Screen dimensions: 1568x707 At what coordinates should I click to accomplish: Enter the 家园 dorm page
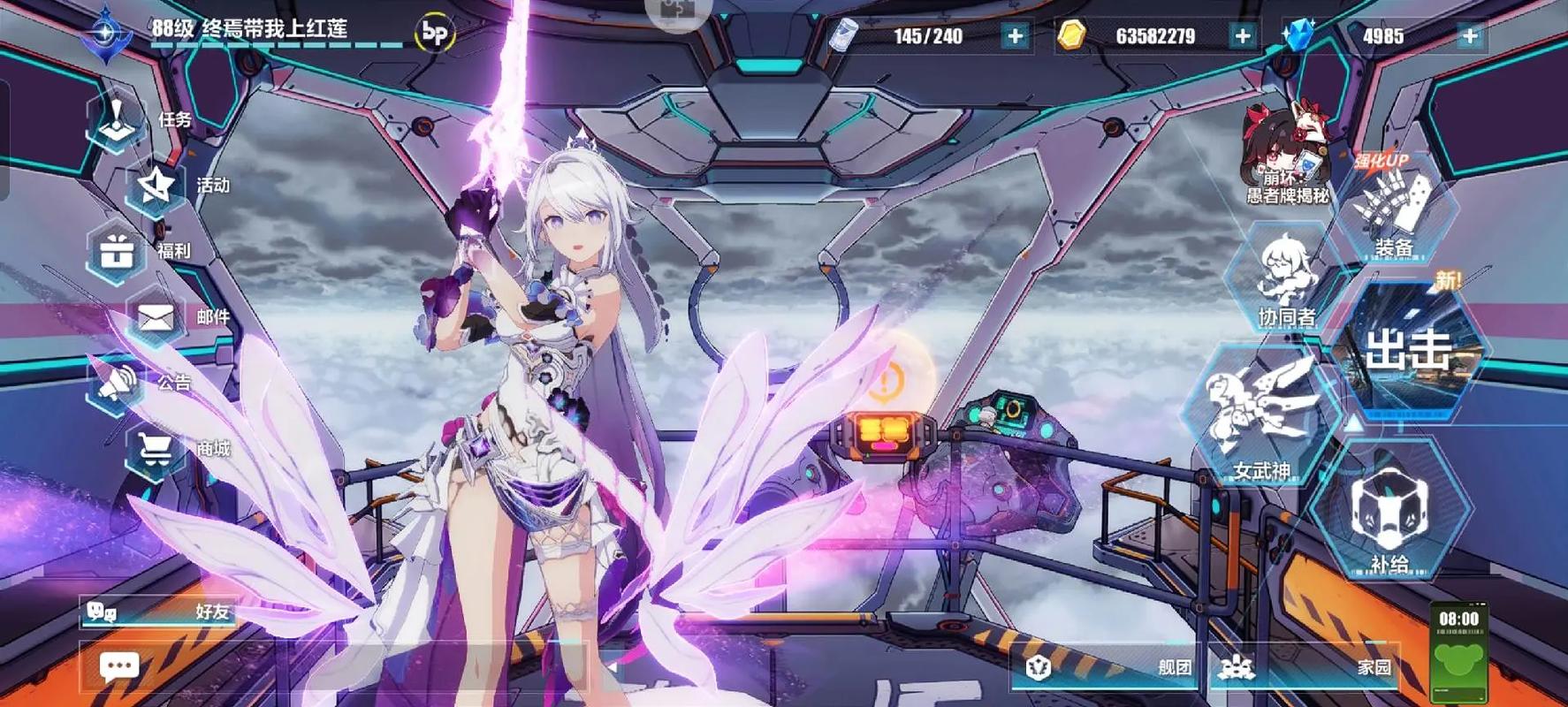tap(1308, 667)
